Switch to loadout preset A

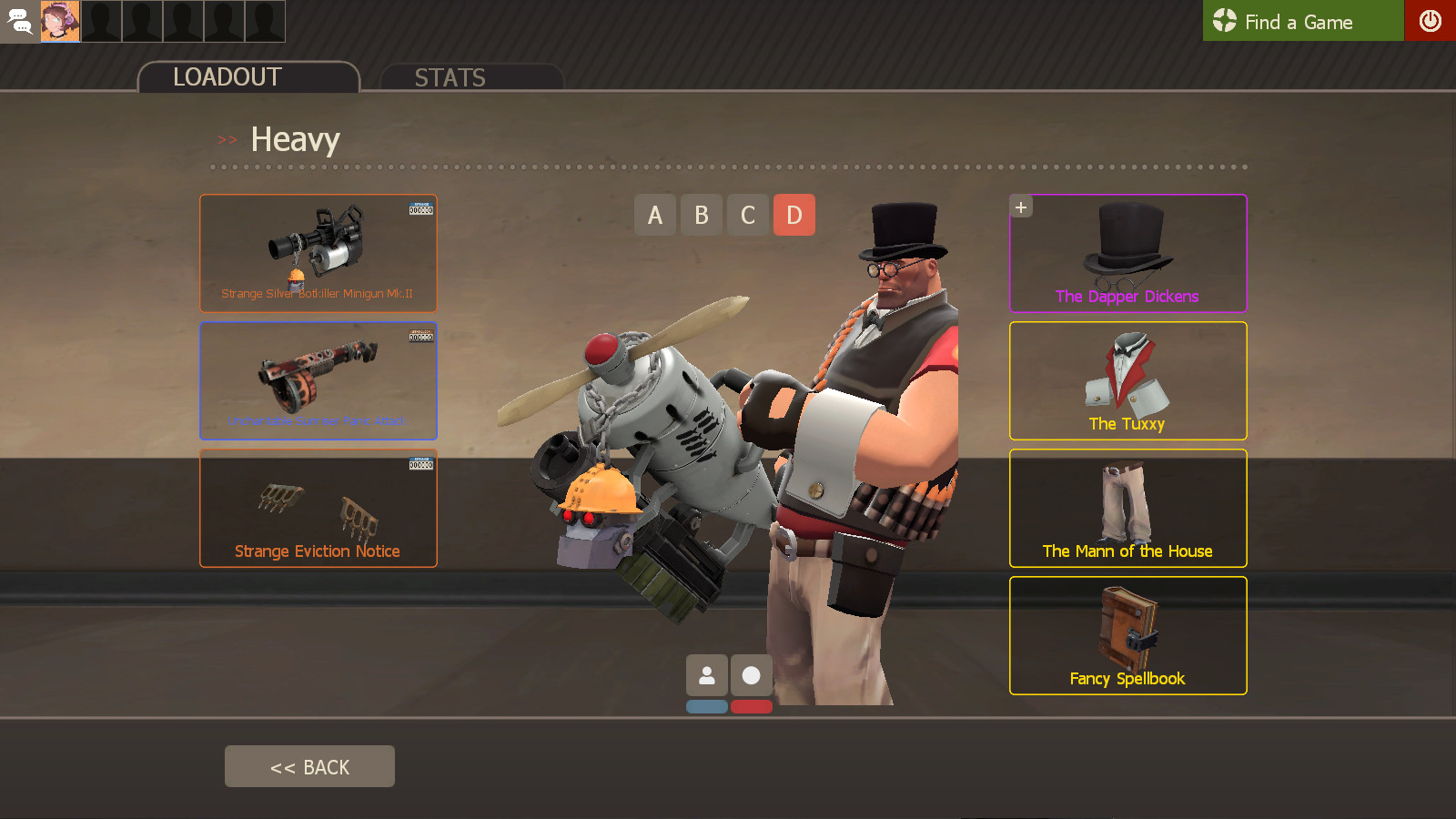(655, 215)
